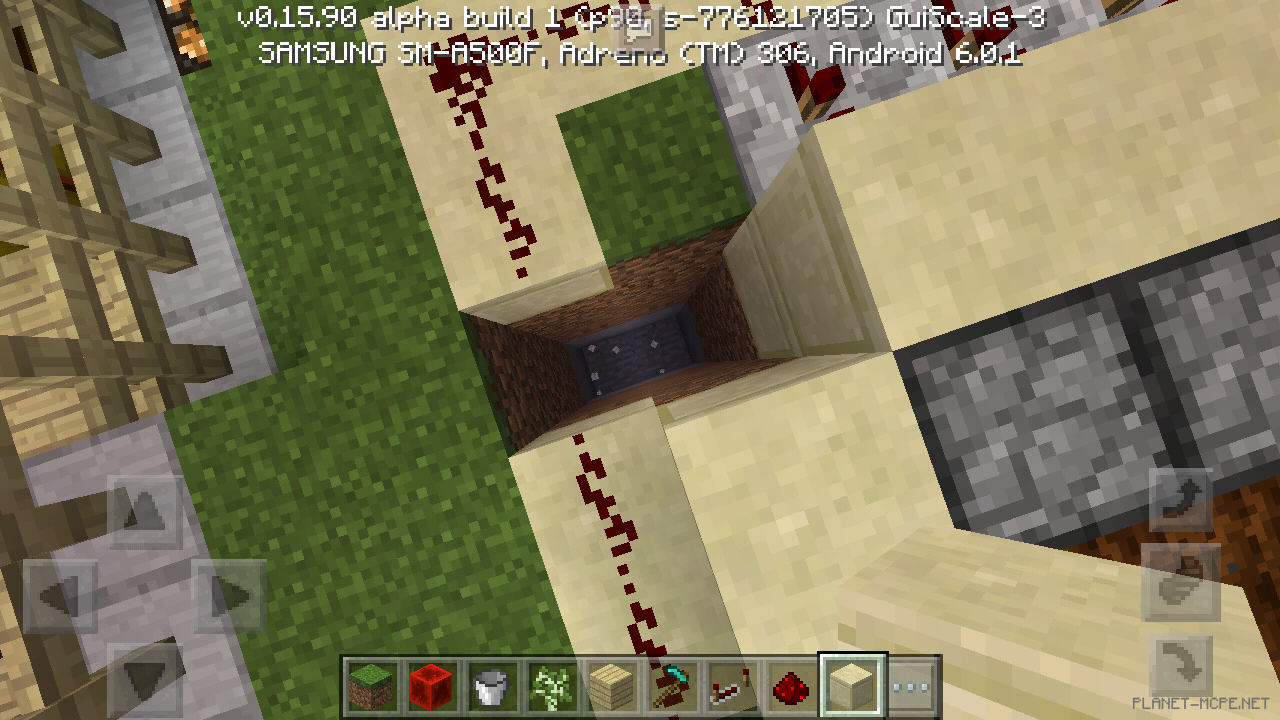Viewport: 1280px width, 720px height.
Task: Select the grass block in the hotbar
Action: pyautogui.click(x=368, y=684)
